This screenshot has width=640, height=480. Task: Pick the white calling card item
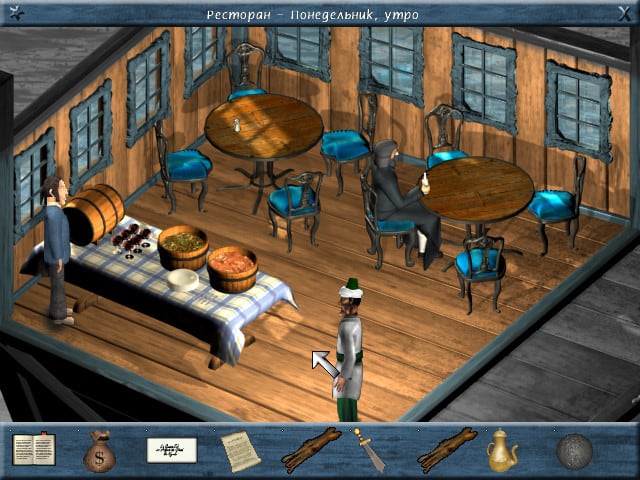(x=171, y=450)
